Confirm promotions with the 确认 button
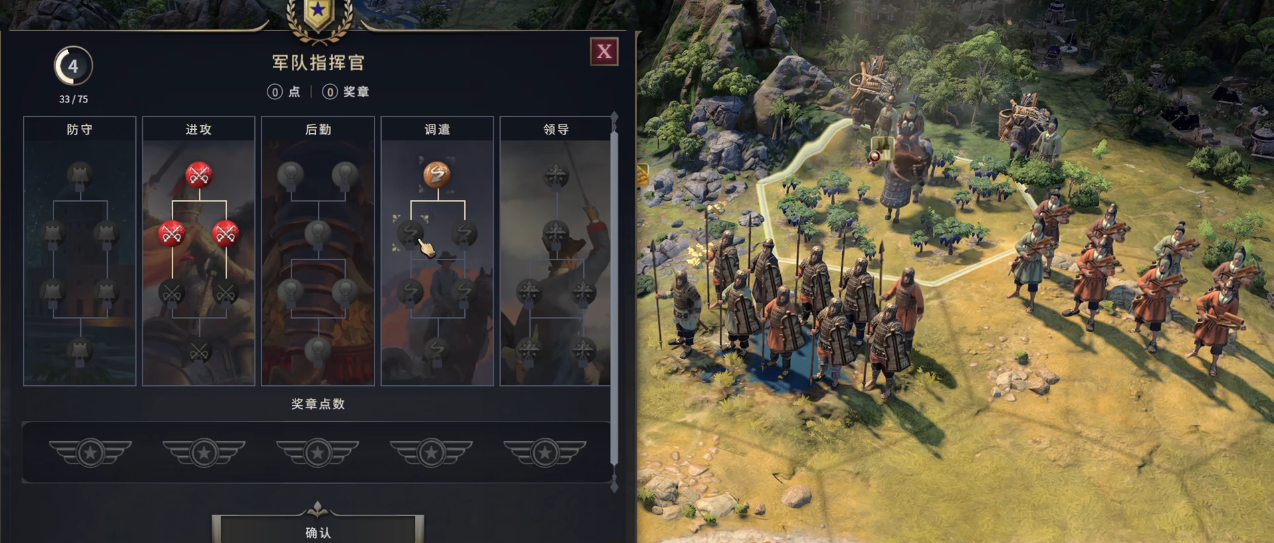This screenshot has width=1274, height=543. click(x=318, y=531)
